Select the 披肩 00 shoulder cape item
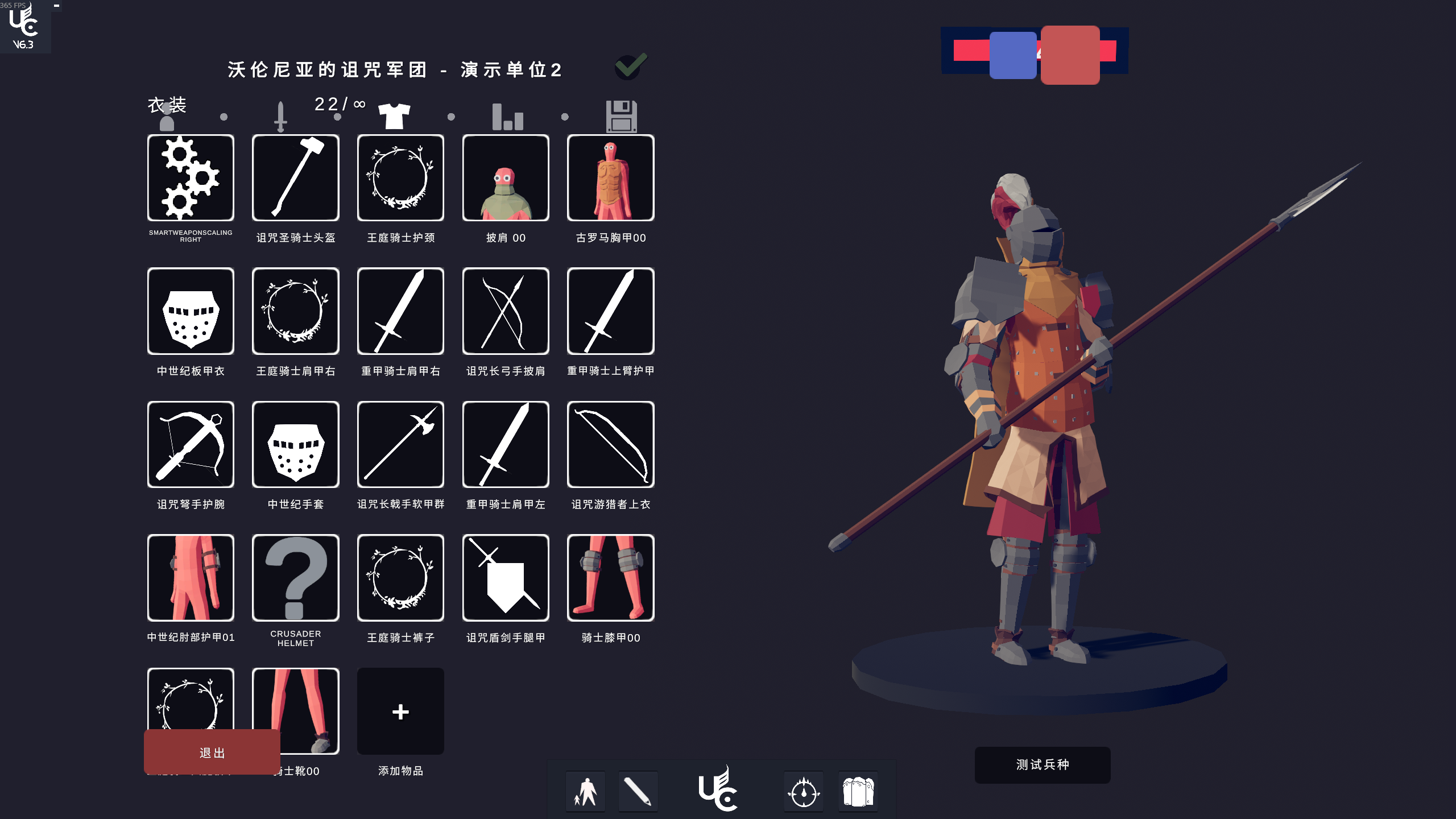The height and width of the screenshot is (819, 1456). 505,178
